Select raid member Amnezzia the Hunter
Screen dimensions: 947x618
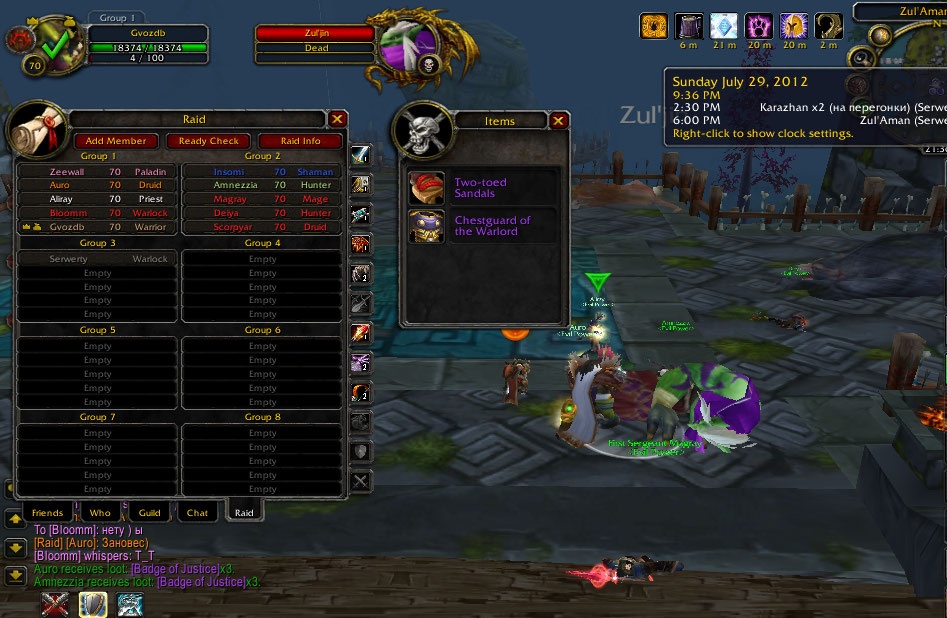(262, 185)
